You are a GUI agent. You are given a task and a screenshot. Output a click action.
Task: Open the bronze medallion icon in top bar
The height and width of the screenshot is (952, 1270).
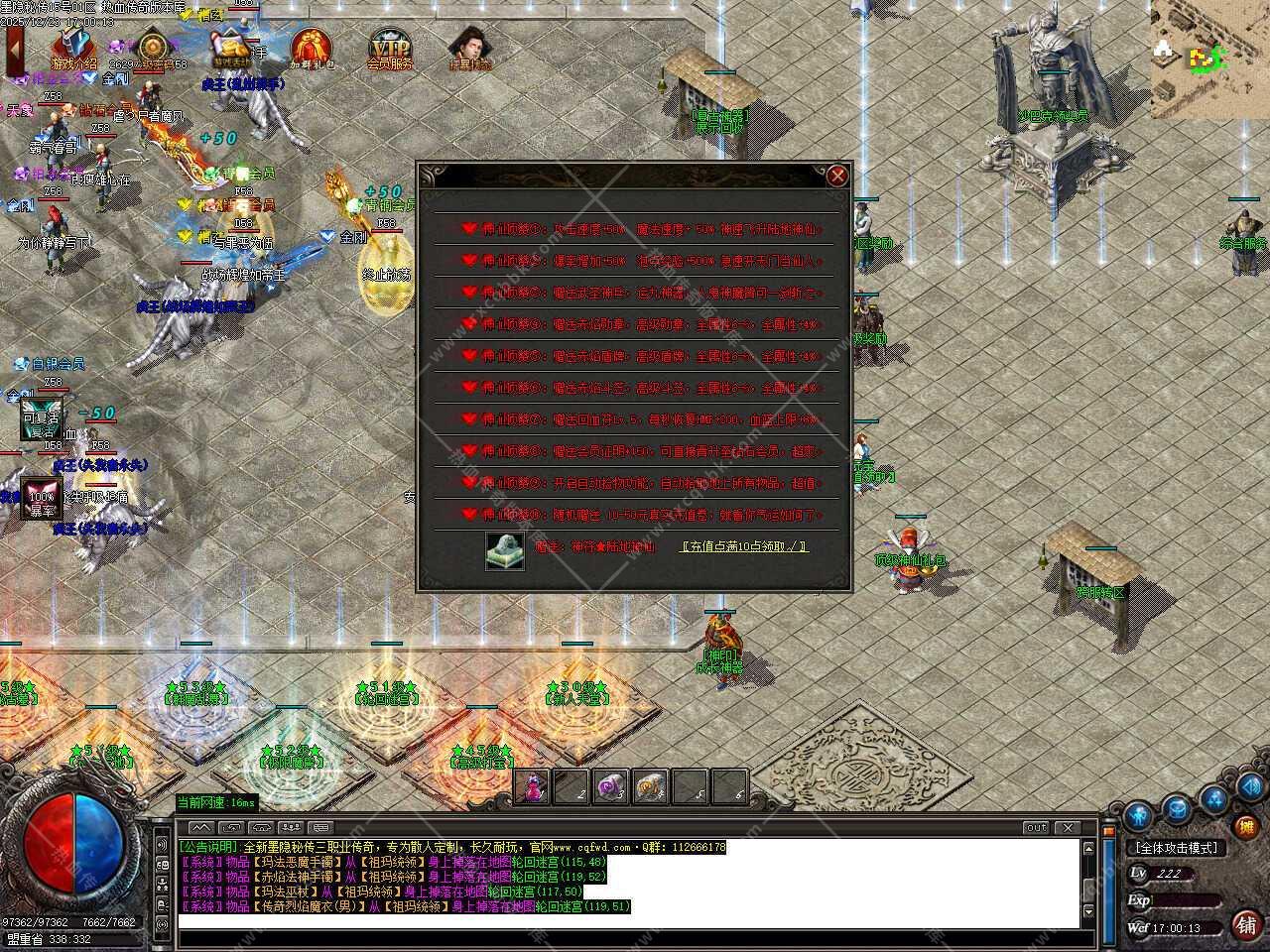(x=152, y=47)
